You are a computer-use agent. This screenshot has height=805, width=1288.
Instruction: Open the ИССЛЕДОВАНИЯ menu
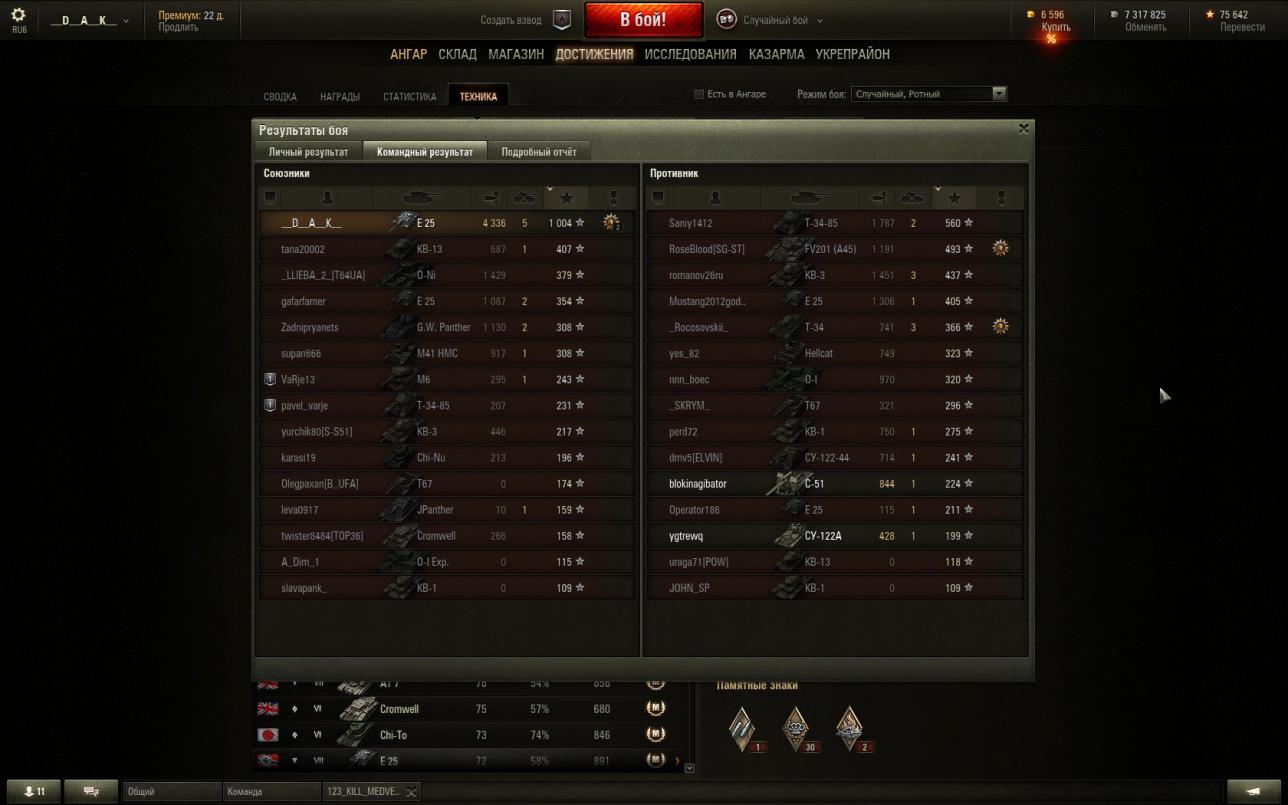(690, 54)
